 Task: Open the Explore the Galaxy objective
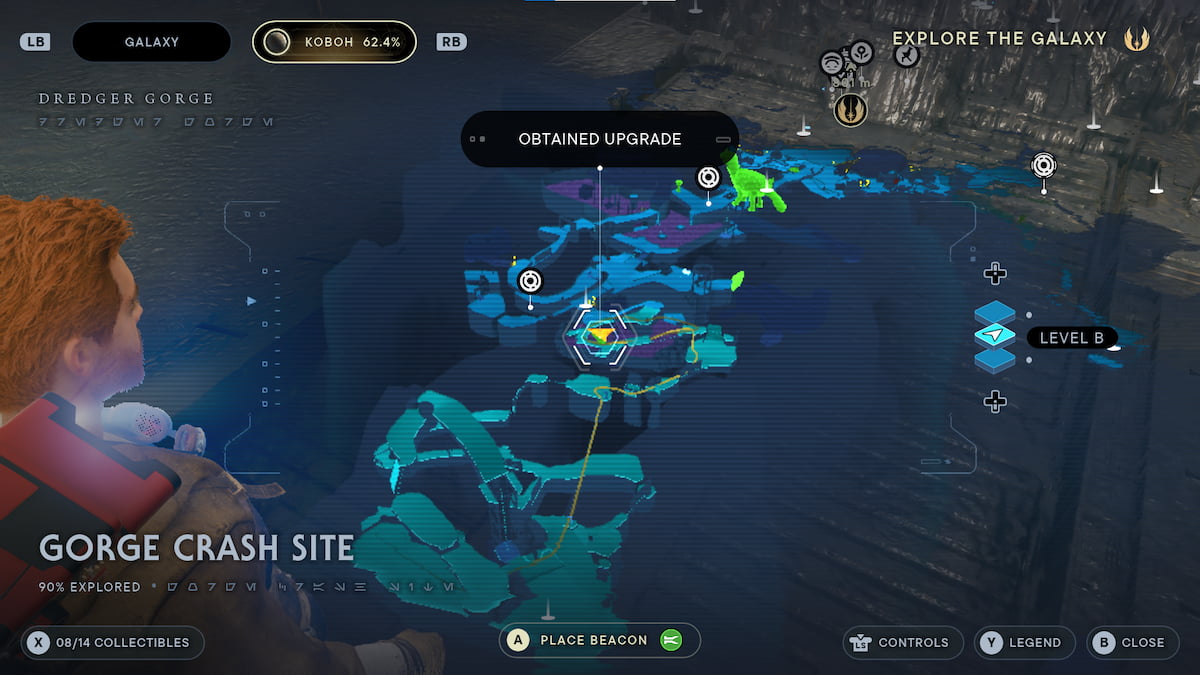click(x=1000, y=39)
